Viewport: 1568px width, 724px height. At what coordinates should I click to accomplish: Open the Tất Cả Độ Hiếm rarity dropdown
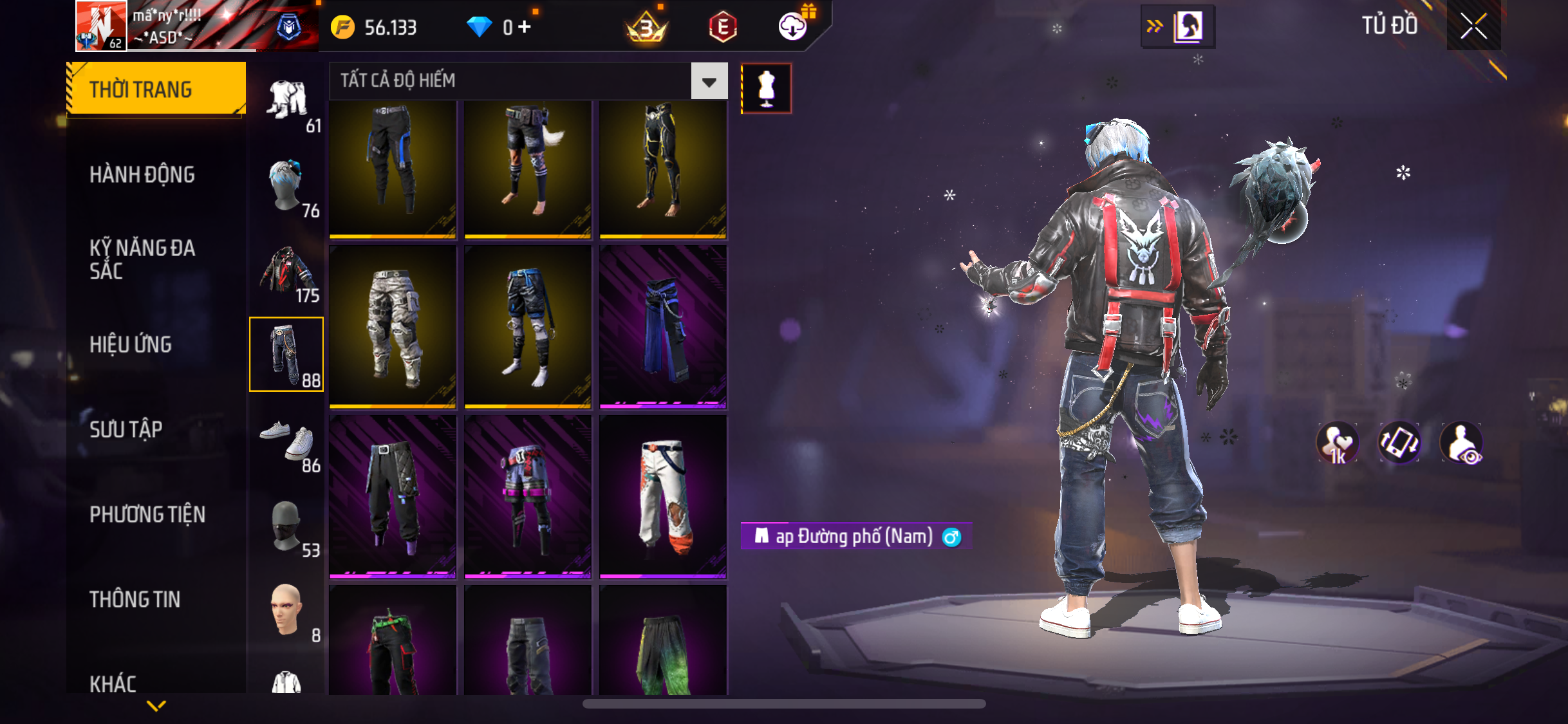[x=709, y=82]
